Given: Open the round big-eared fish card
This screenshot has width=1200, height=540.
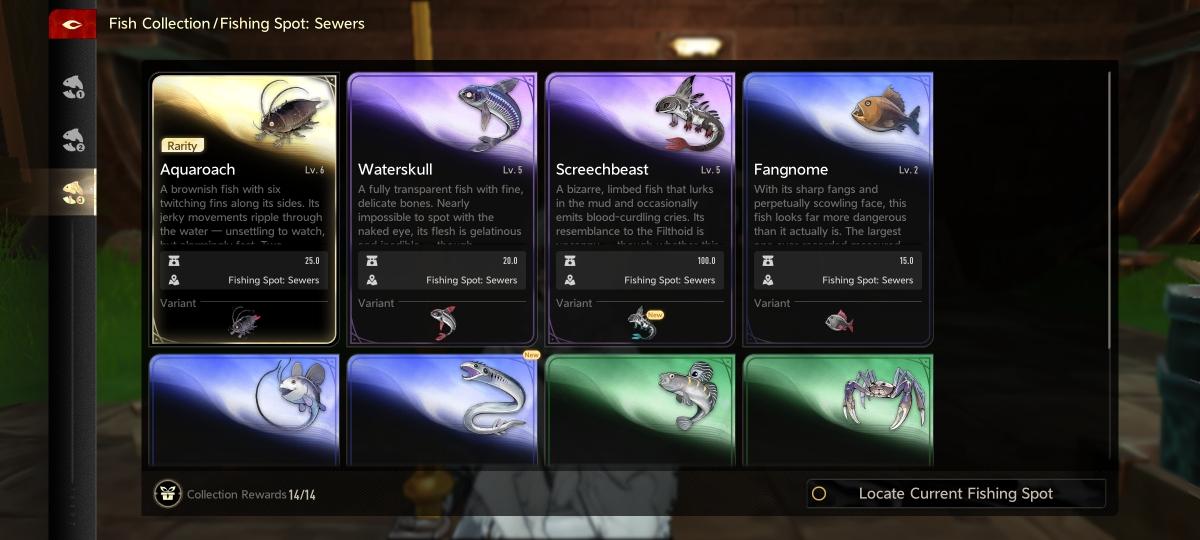Looking at the screenshot, I should coord(244,410).
